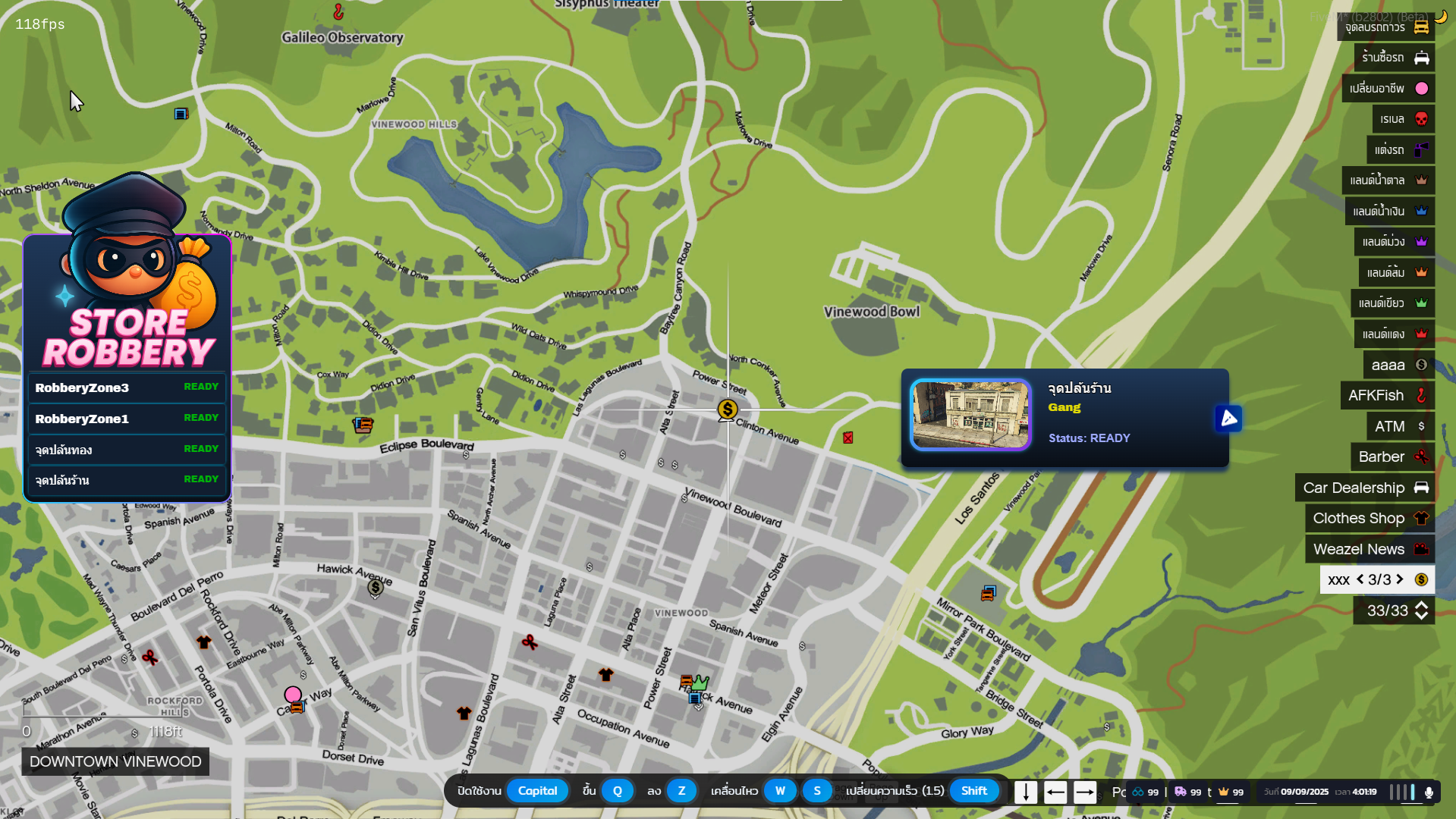
Task: Select the Clothes Shop legend entry
Action: (x=1370, y=518)
